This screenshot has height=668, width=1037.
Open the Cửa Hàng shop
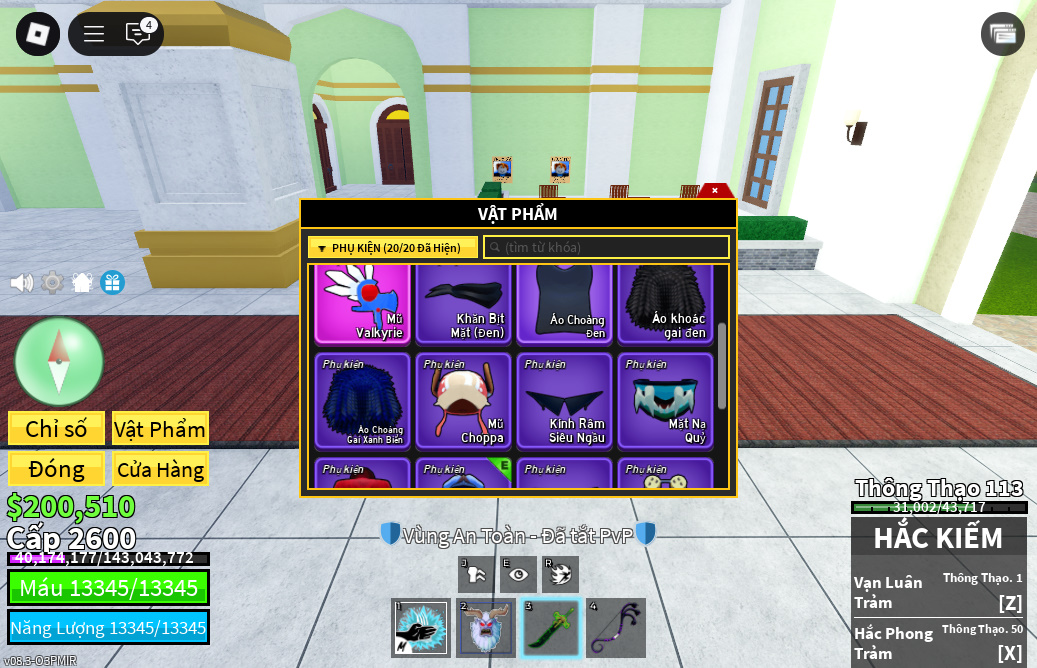(160, 469)
